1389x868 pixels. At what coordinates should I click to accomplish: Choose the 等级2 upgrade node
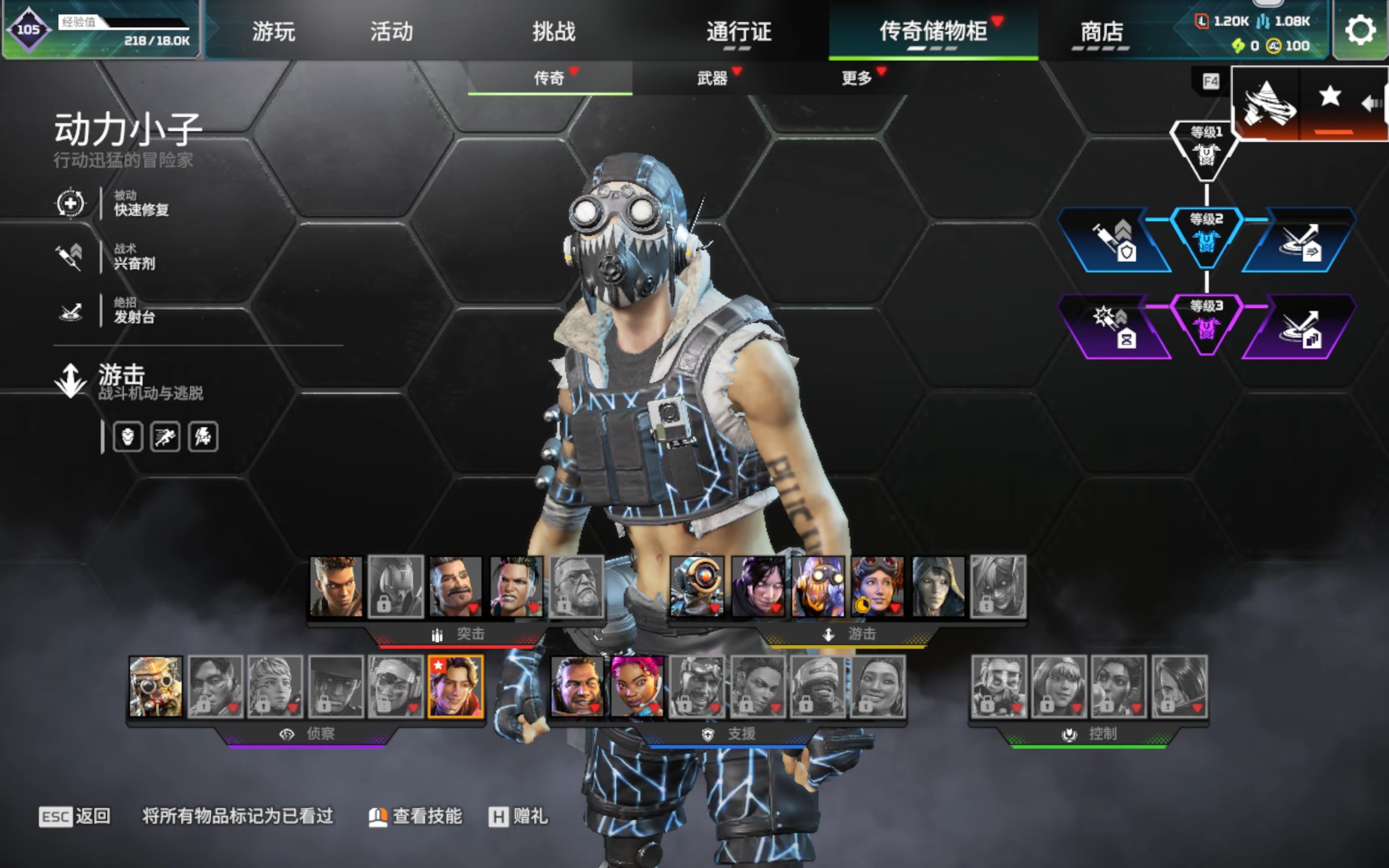(1206, 235)
